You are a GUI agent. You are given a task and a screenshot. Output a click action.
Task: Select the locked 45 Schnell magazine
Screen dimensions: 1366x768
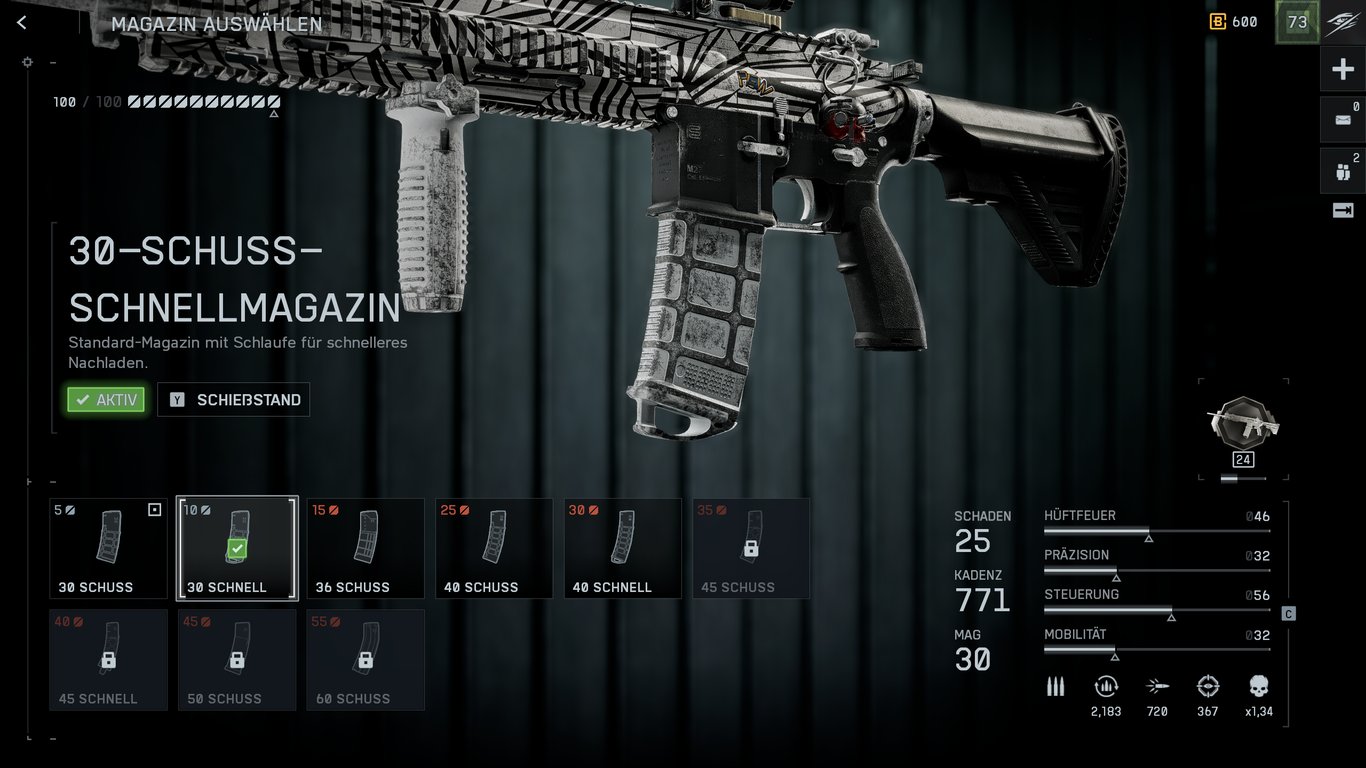click(x=109, y=660)
